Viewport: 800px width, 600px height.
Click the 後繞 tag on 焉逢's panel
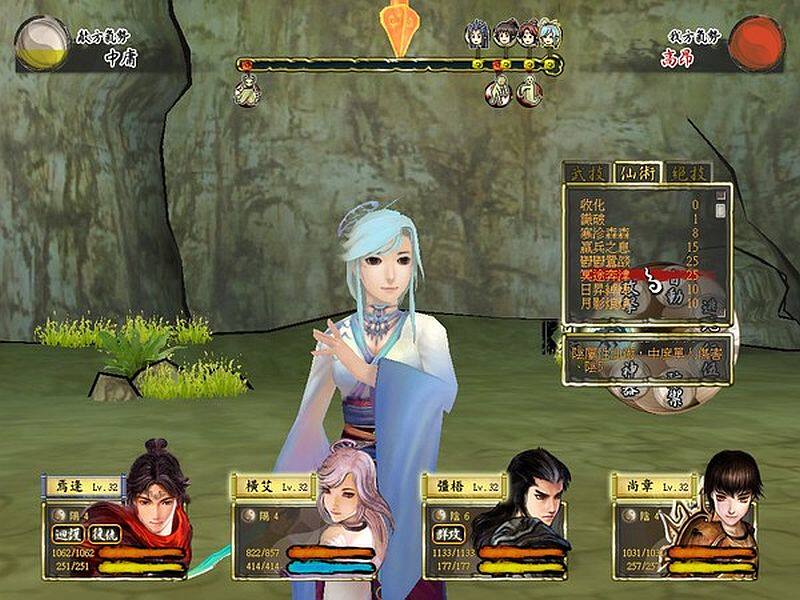tap(105, 533)
